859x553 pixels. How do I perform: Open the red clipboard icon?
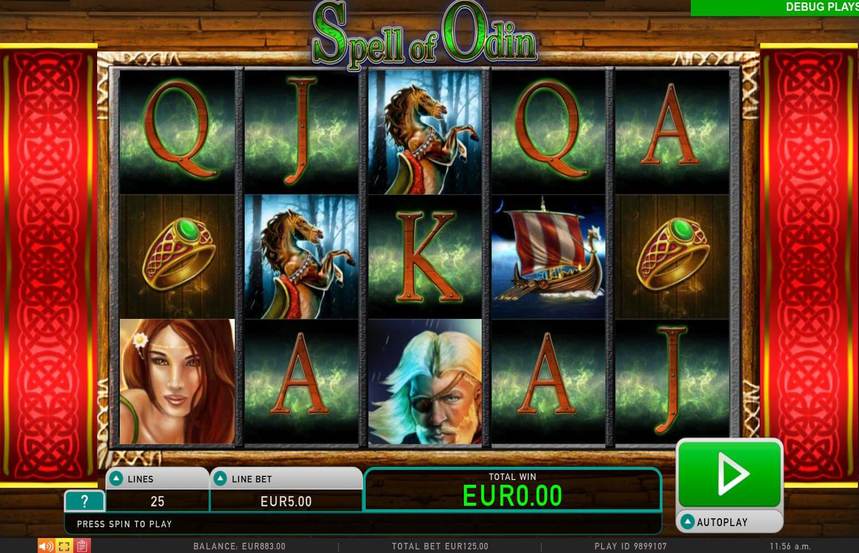point(82,546)
